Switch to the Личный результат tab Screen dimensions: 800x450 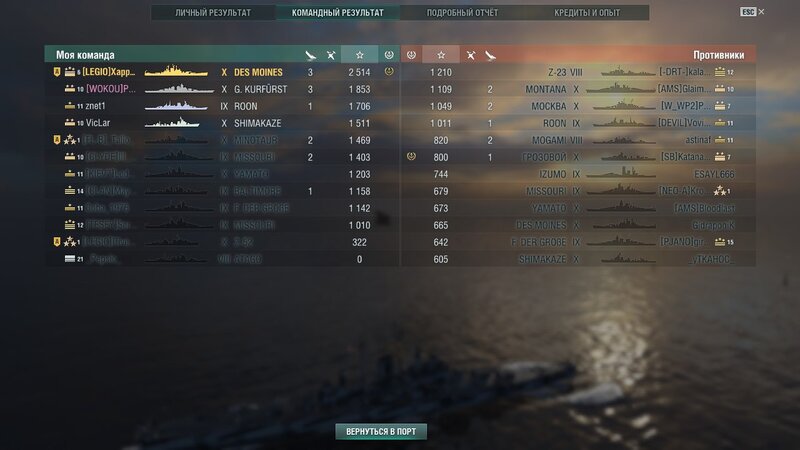coord(213,13)
